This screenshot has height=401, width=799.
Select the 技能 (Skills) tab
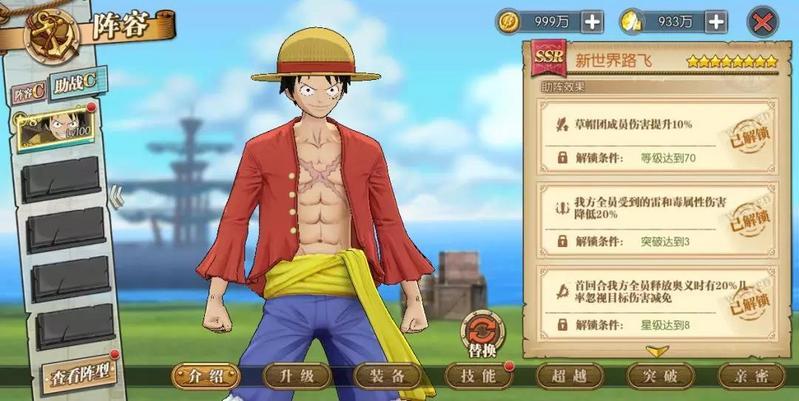click(x=475, y=376)
